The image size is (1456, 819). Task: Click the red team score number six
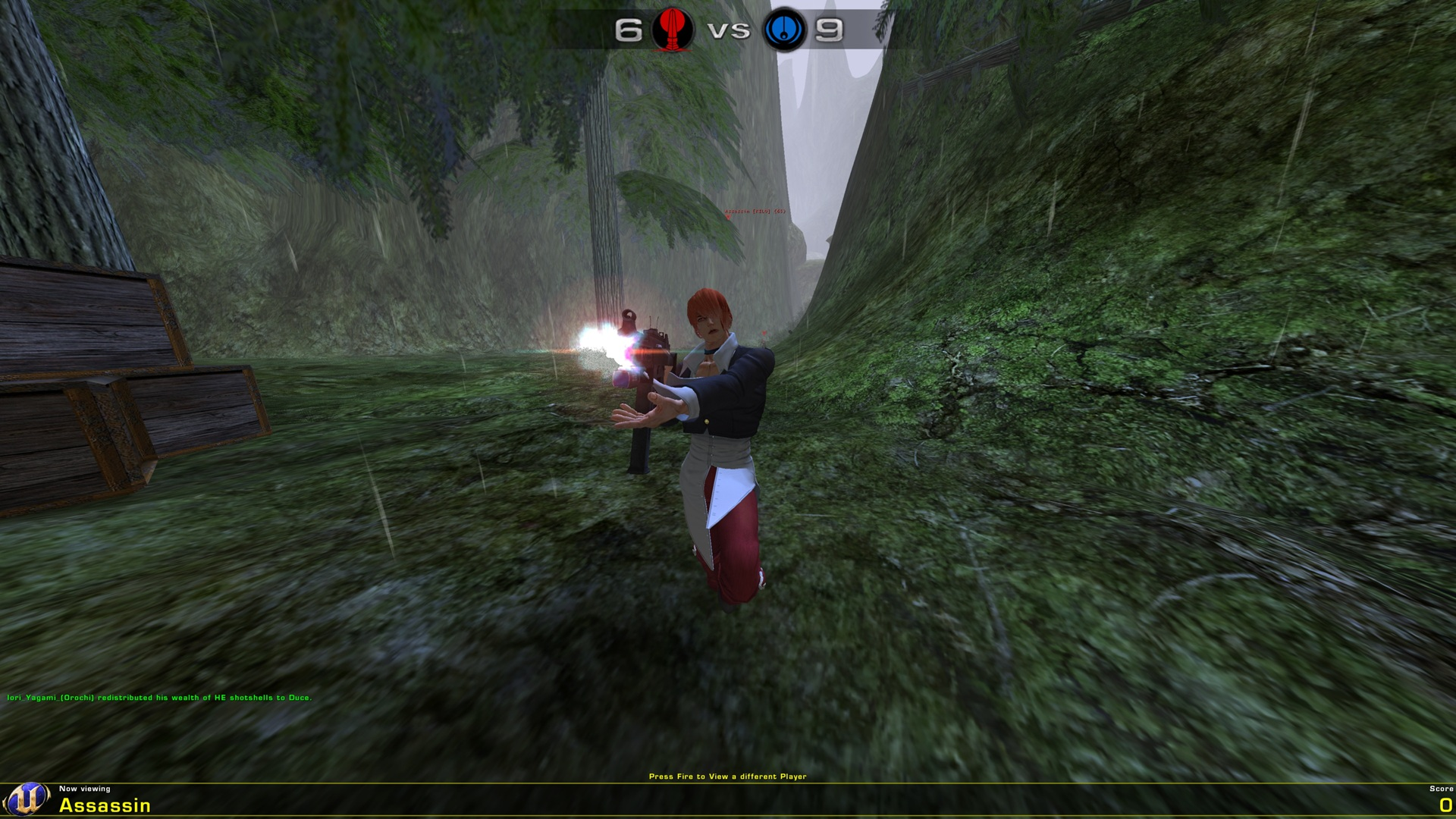[x=628, y=30]
